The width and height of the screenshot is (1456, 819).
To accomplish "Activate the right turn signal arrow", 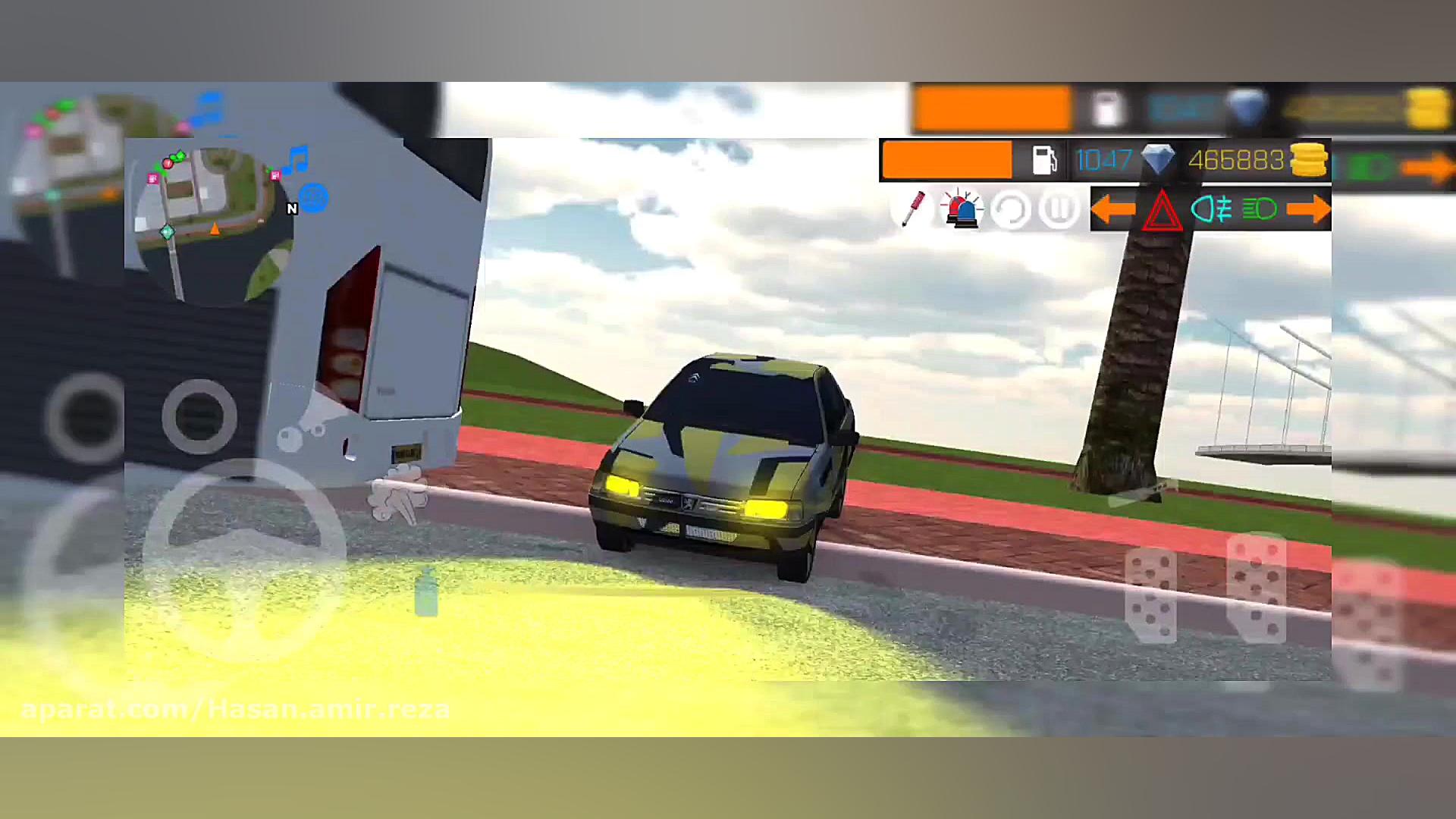I will click(x=1308, y=209).
